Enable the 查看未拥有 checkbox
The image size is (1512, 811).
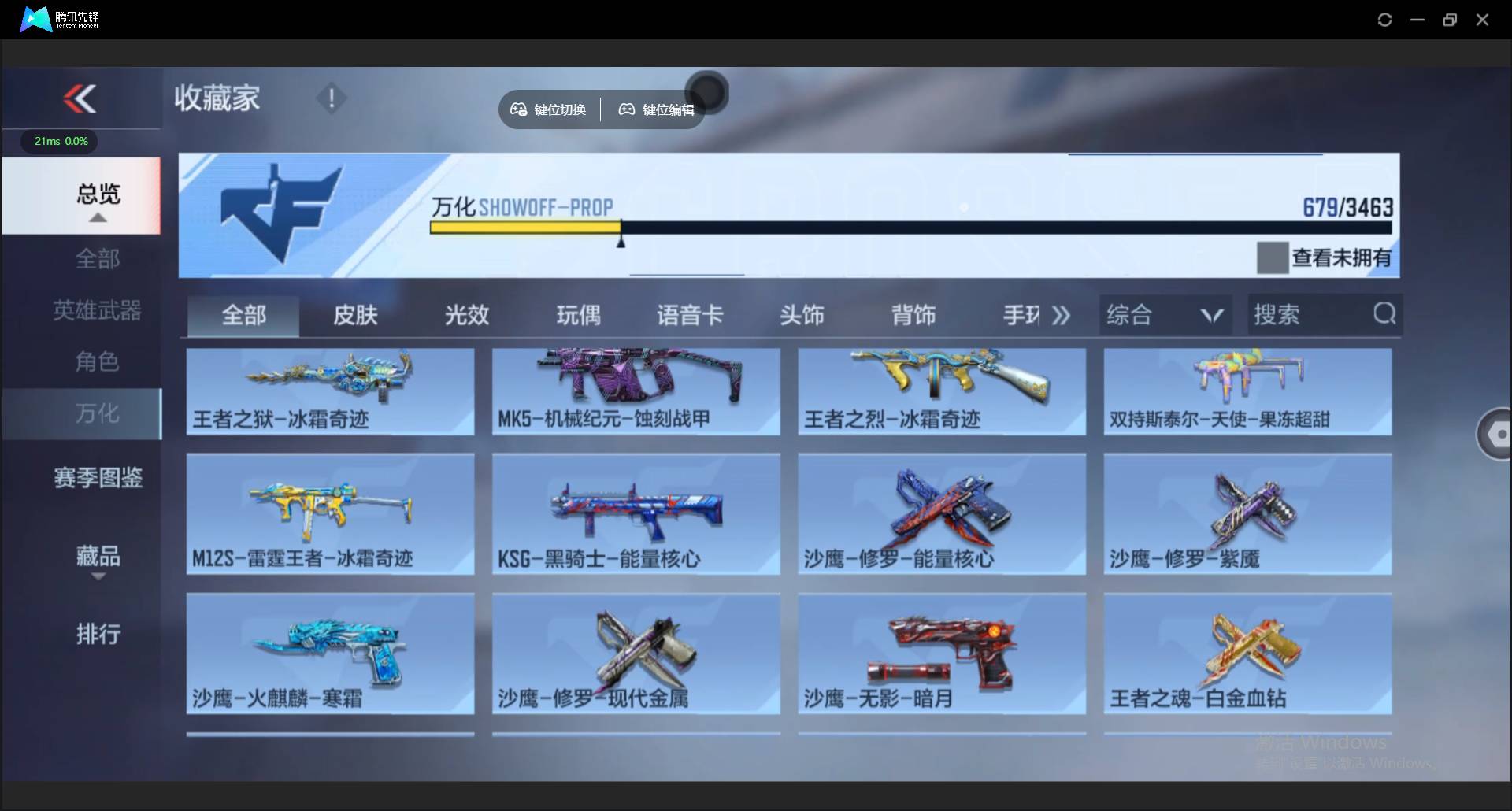pos(1273,257)
